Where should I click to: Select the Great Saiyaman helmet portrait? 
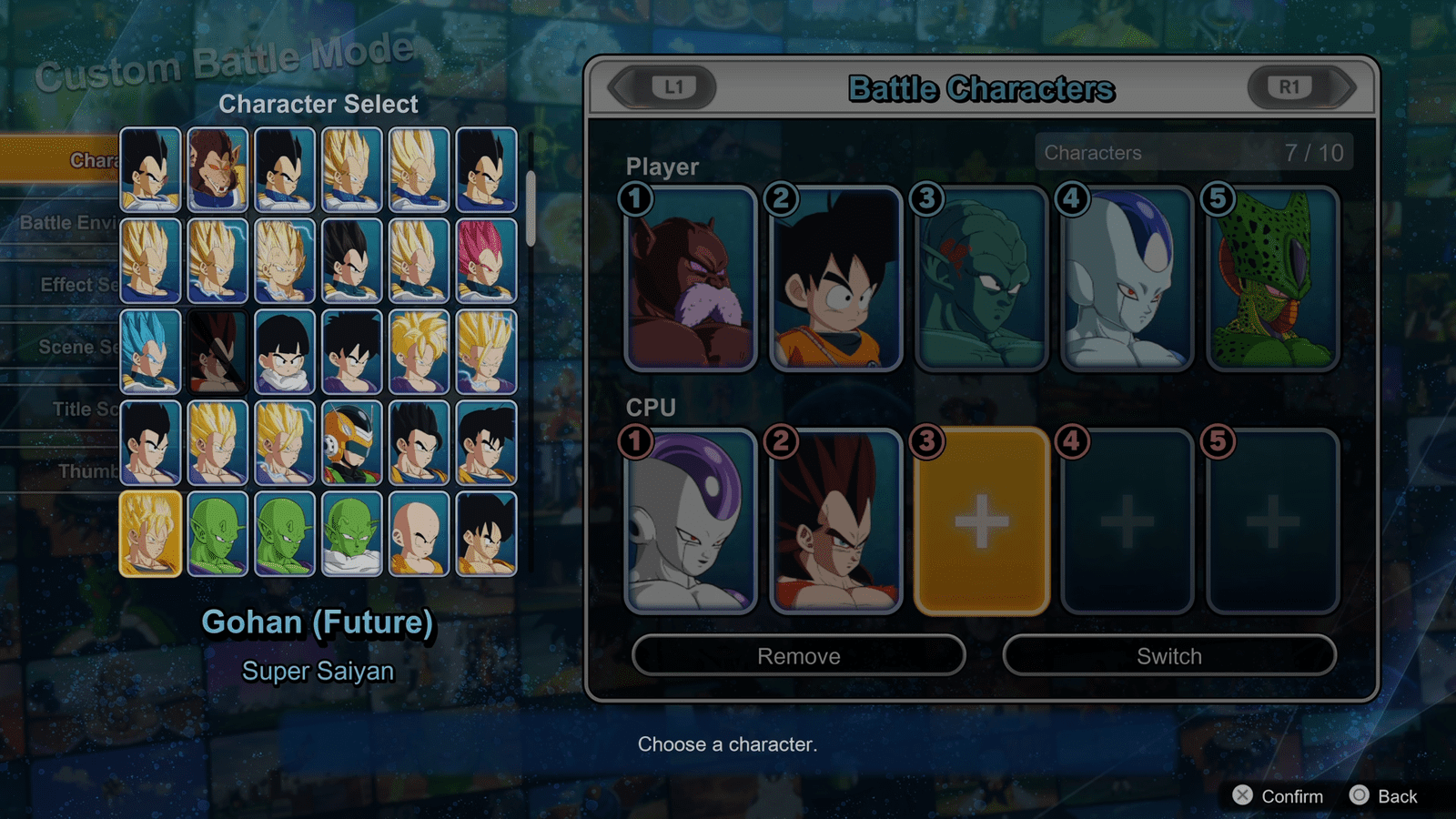point(352,443)
